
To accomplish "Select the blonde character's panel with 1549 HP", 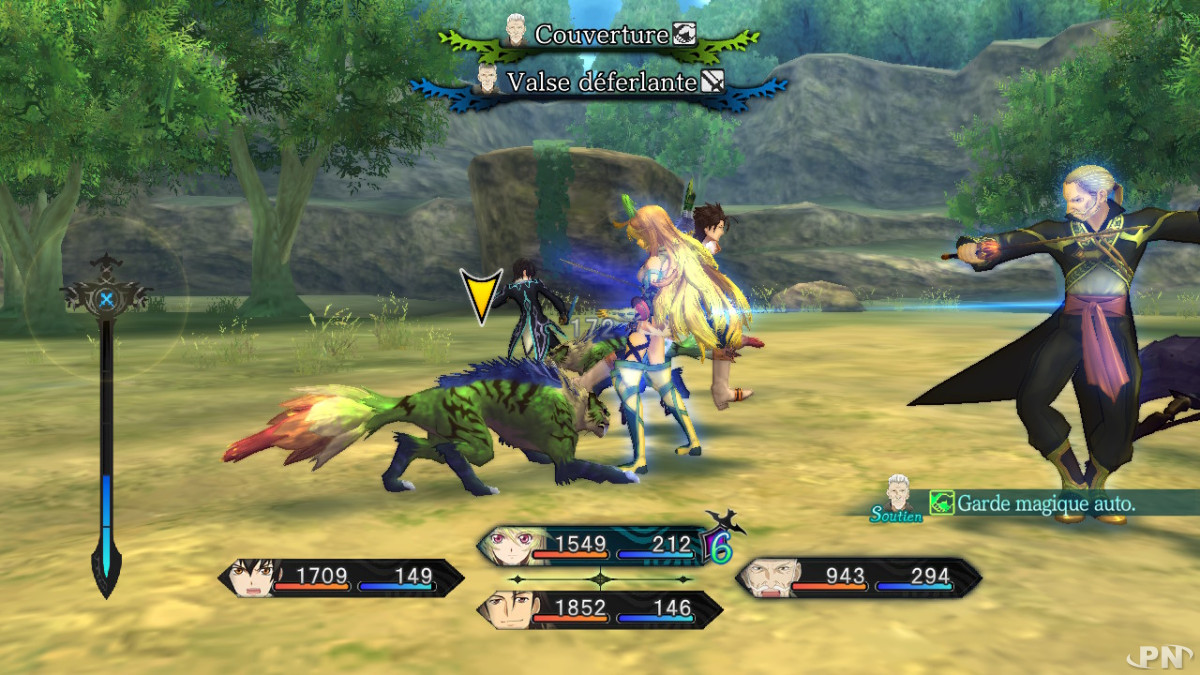I will tap(599, 545).
